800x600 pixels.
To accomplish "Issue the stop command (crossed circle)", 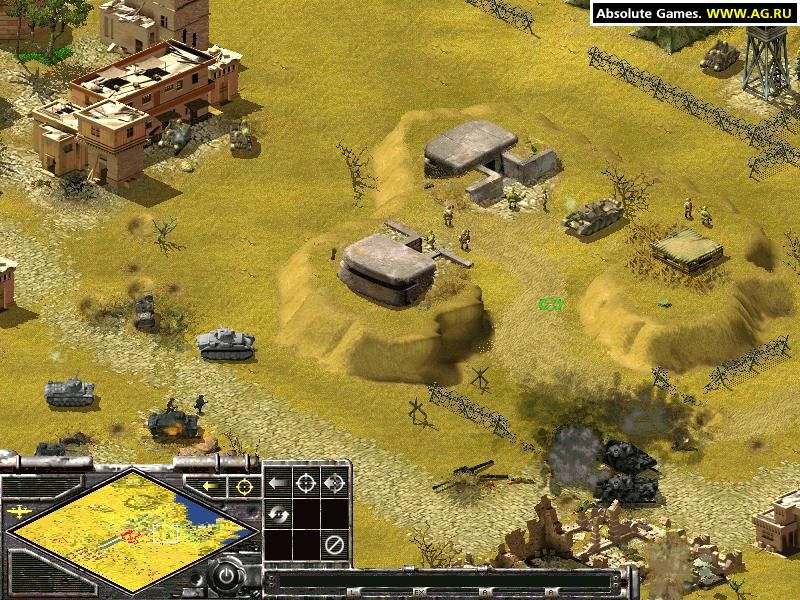I will [335, 546].
